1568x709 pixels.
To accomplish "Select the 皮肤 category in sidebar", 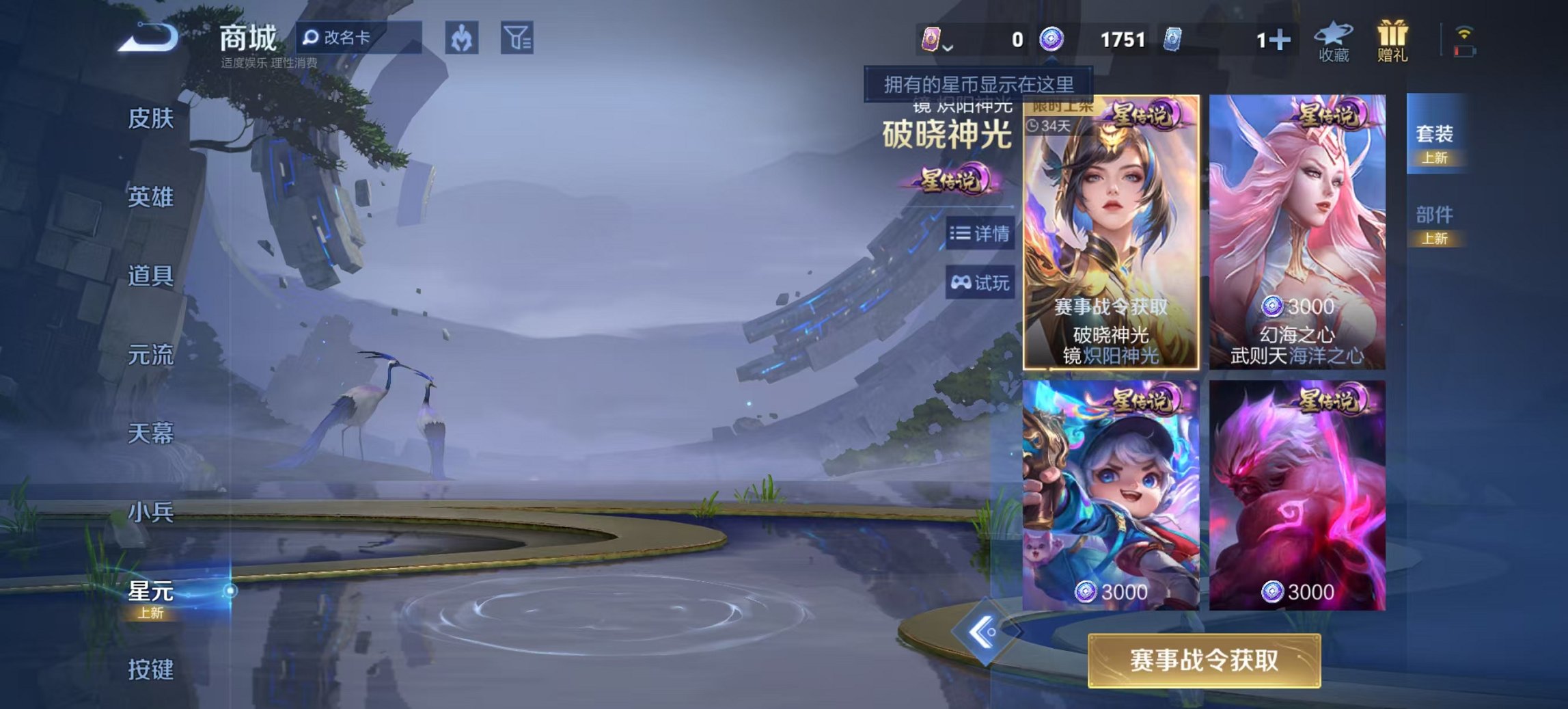I will [x=150, y=118].
